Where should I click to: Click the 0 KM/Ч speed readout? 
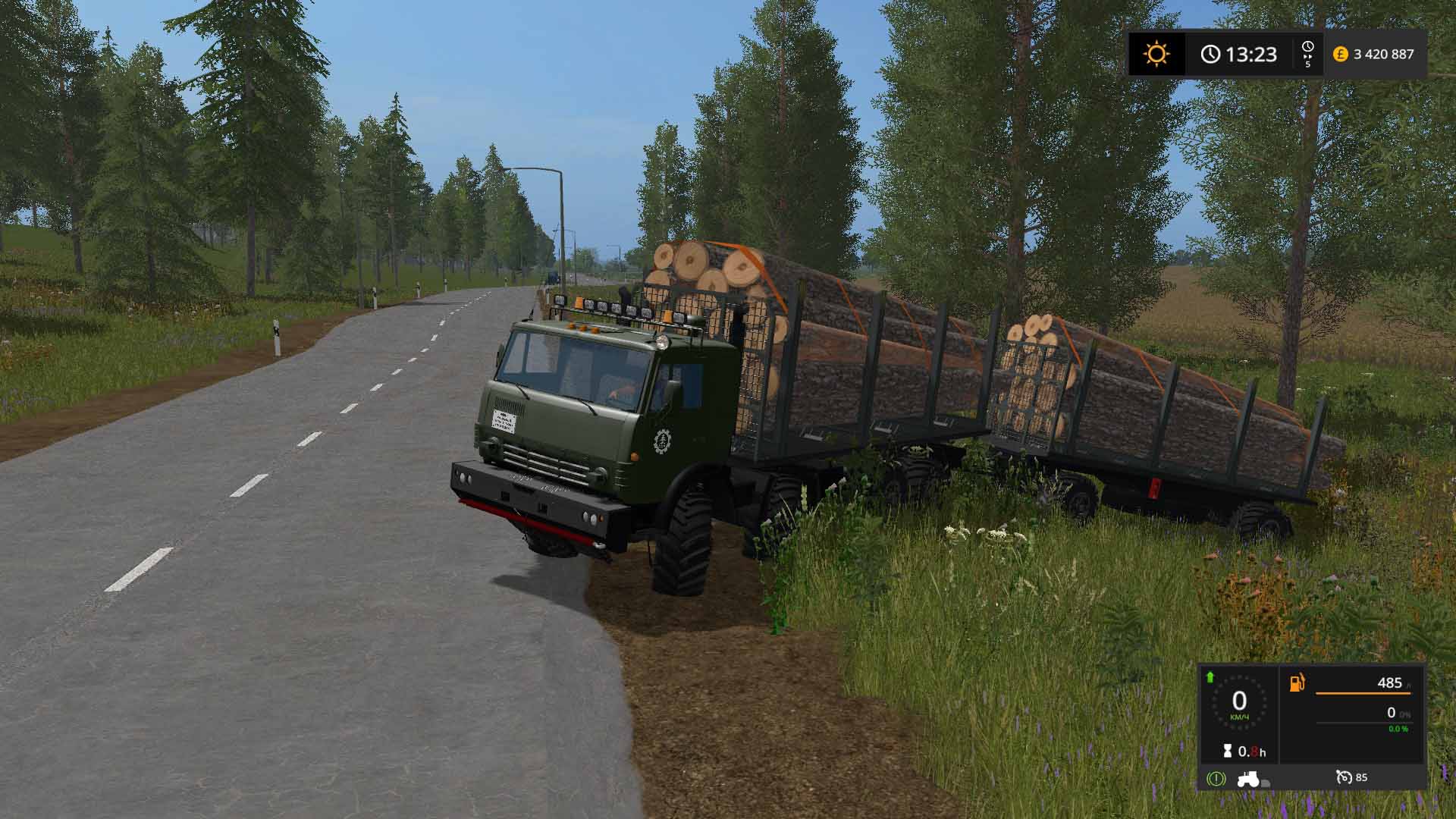click(1239, 704)
